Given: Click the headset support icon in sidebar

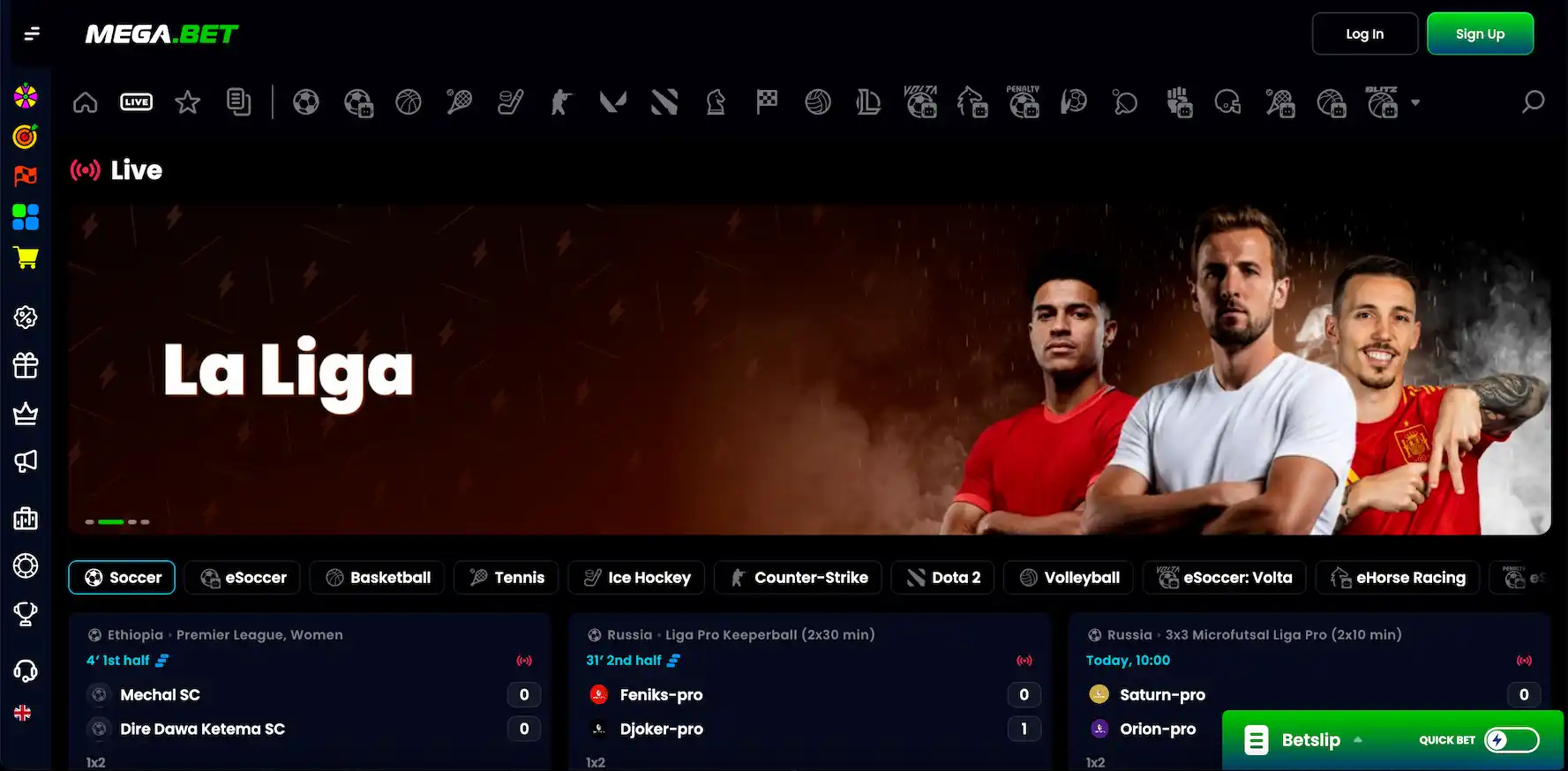Looking at the screenshot, I should (x=26, y=670).
